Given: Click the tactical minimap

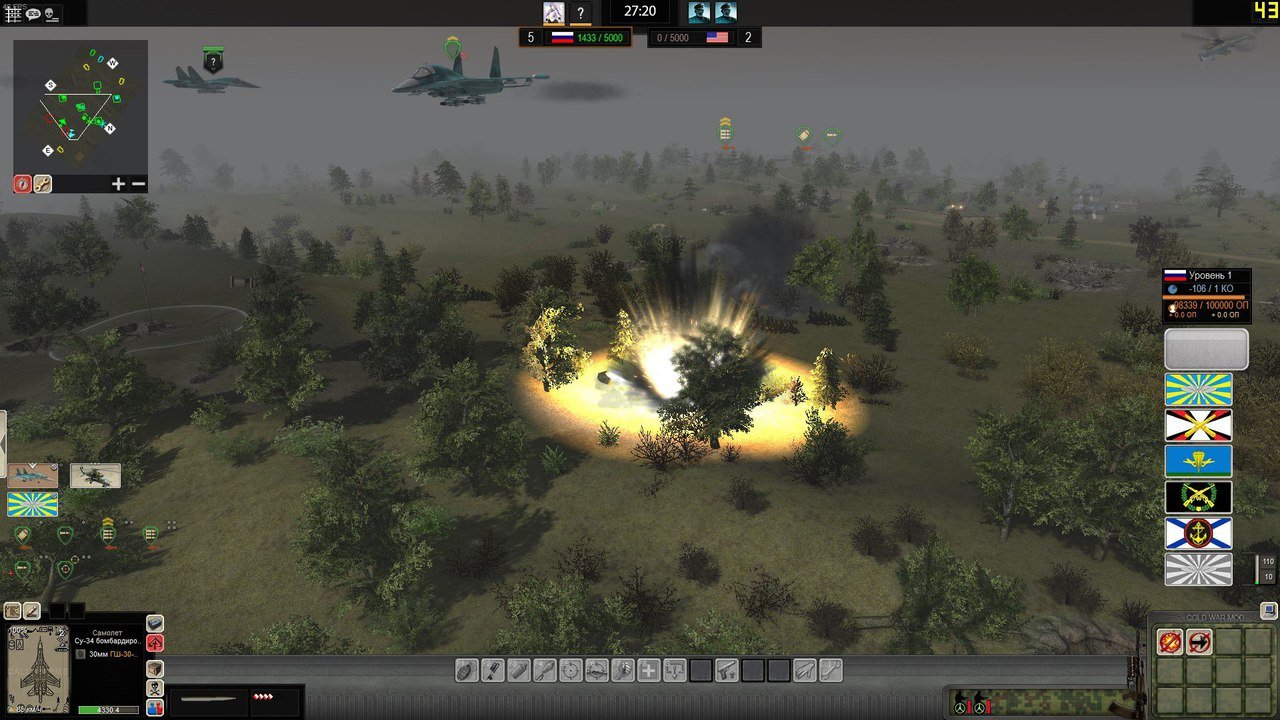Looking at the screenshot, I should pos(80,106).
